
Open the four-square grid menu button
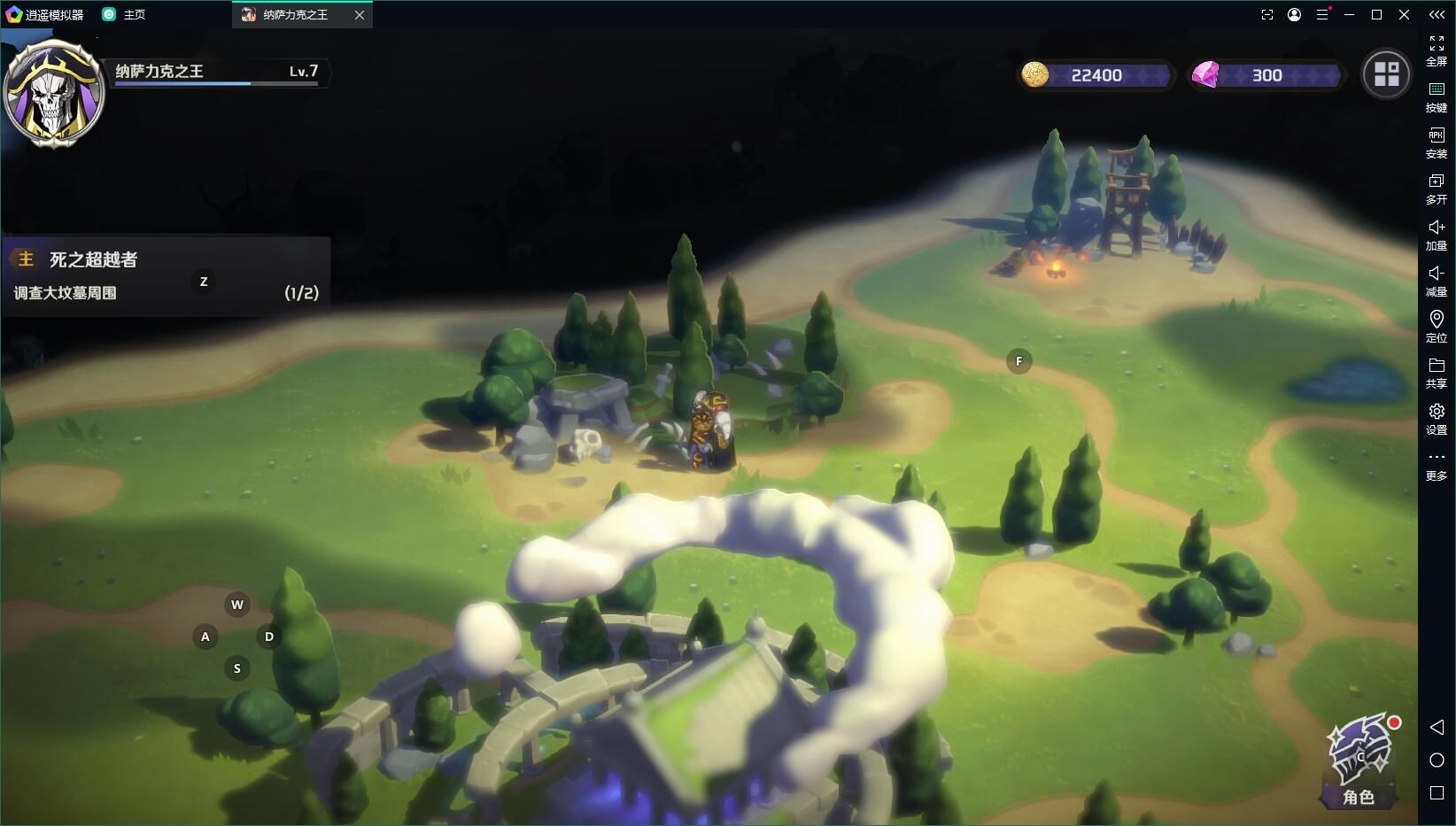pyautogui.click(x=1386, y=74)
